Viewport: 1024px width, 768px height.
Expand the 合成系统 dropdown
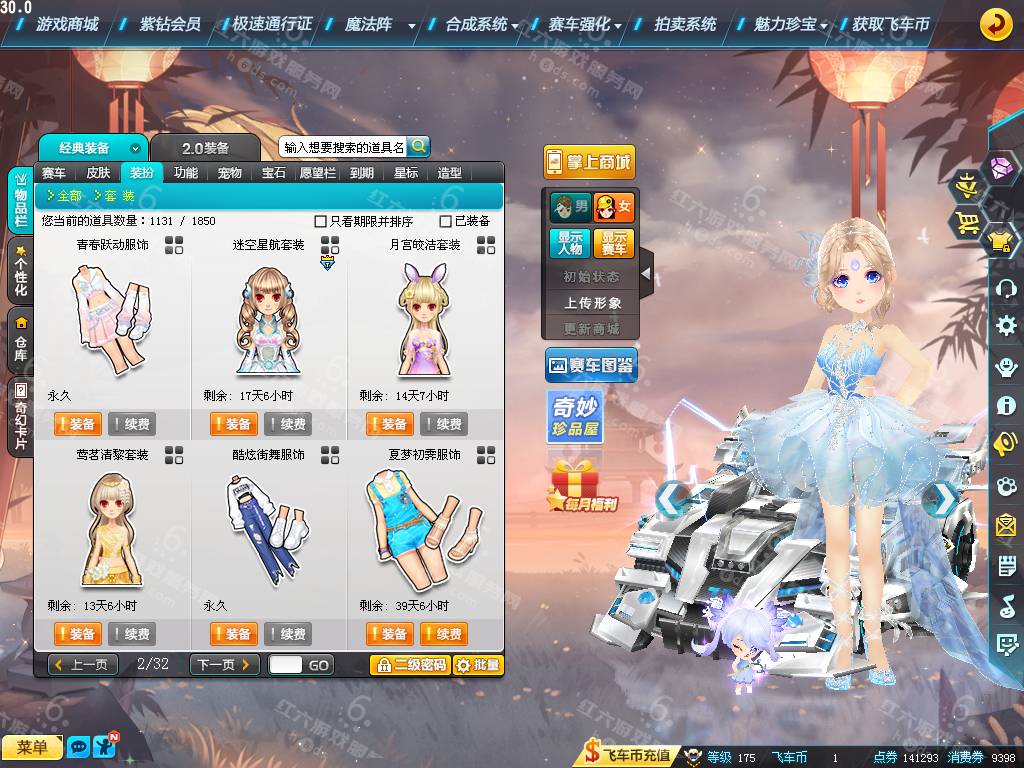(x=482, y=24)
